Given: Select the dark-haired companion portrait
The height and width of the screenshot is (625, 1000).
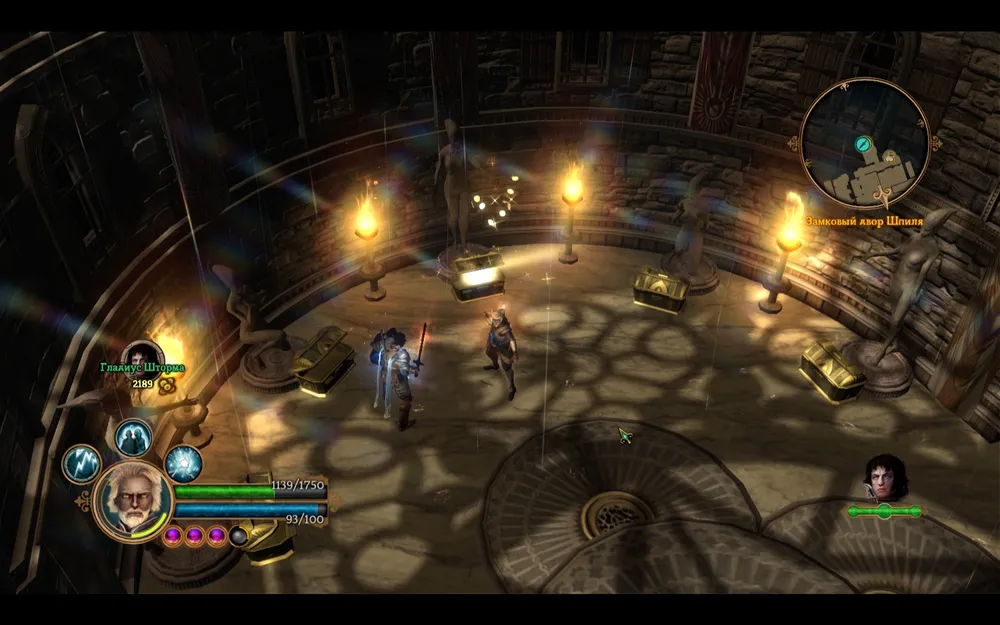Looking at the screenshot, I should (x=884, y=476).
